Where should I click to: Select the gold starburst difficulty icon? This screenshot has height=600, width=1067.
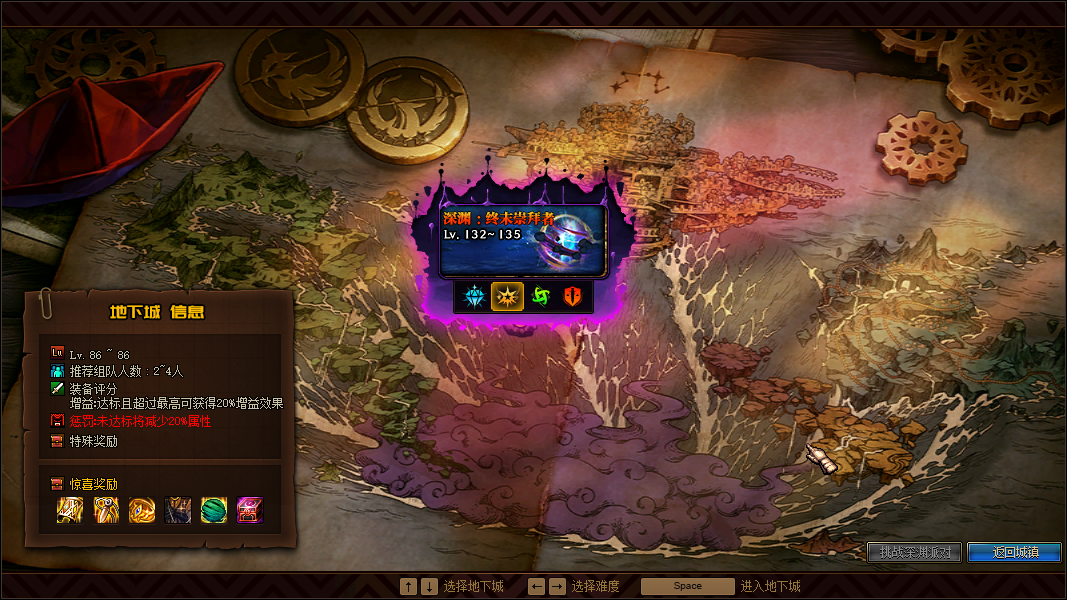507,297
